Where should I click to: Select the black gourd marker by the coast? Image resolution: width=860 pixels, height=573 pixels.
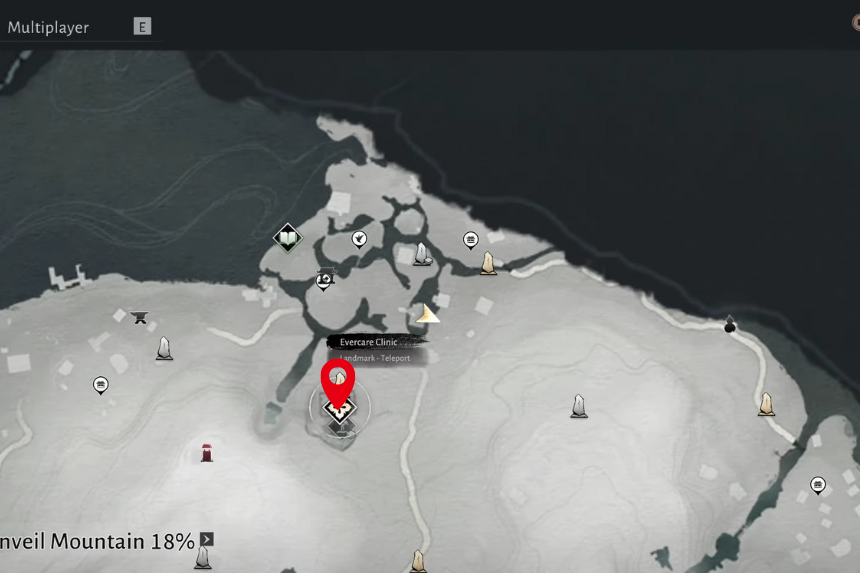(x=730, y=324)
